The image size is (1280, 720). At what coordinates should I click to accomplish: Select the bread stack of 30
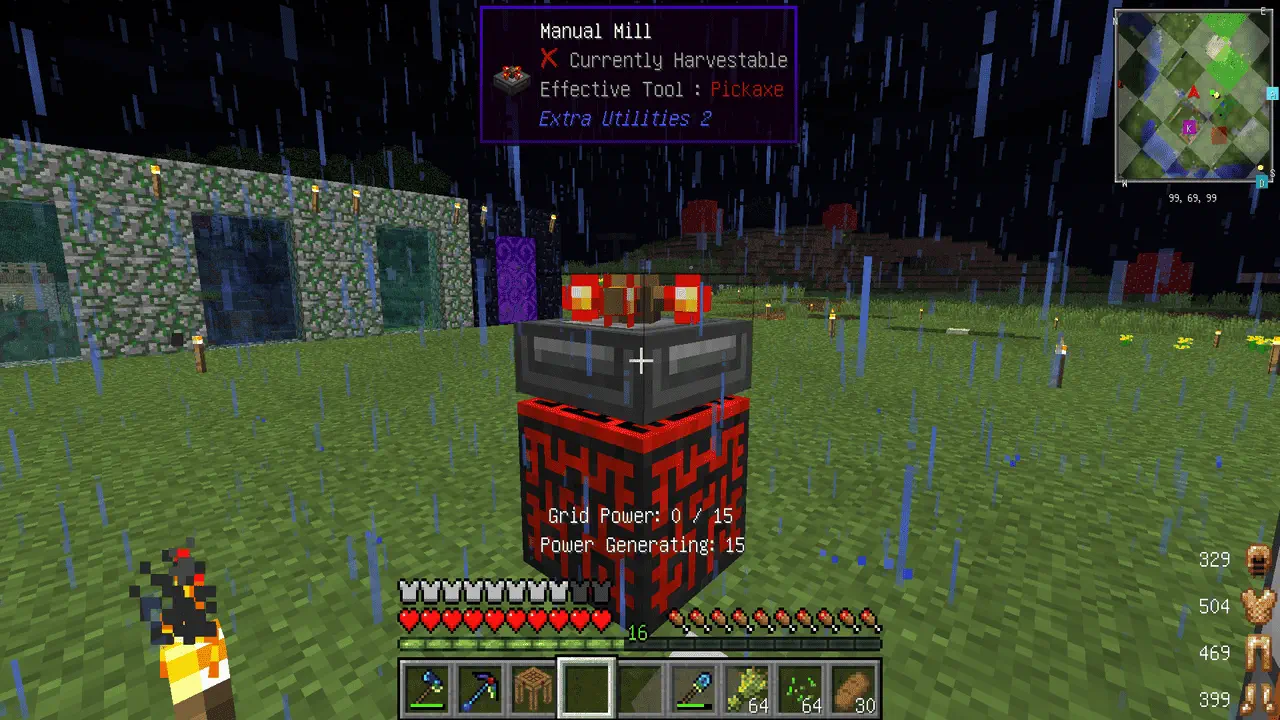coord(856,688)
